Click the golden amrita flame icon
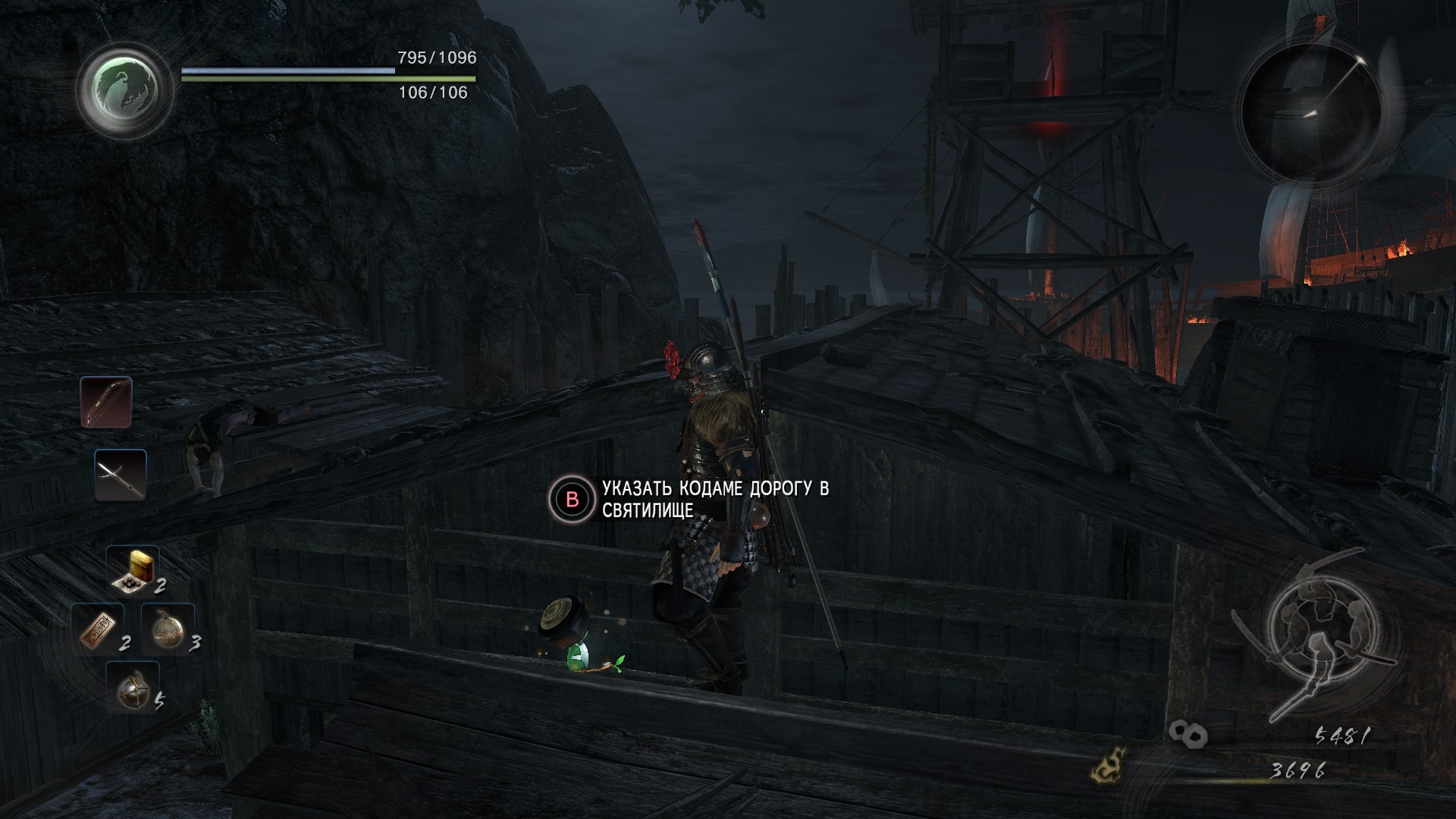 pos(1107,766)
